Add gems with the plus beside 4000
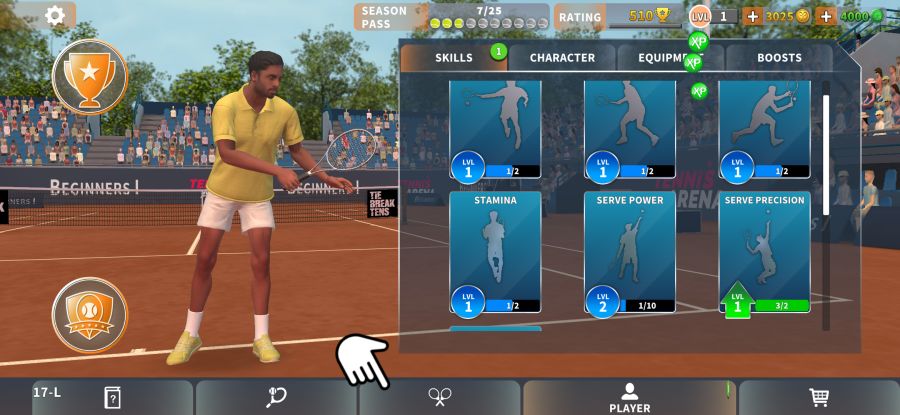 pyautogui.click(x=826, y=16)
